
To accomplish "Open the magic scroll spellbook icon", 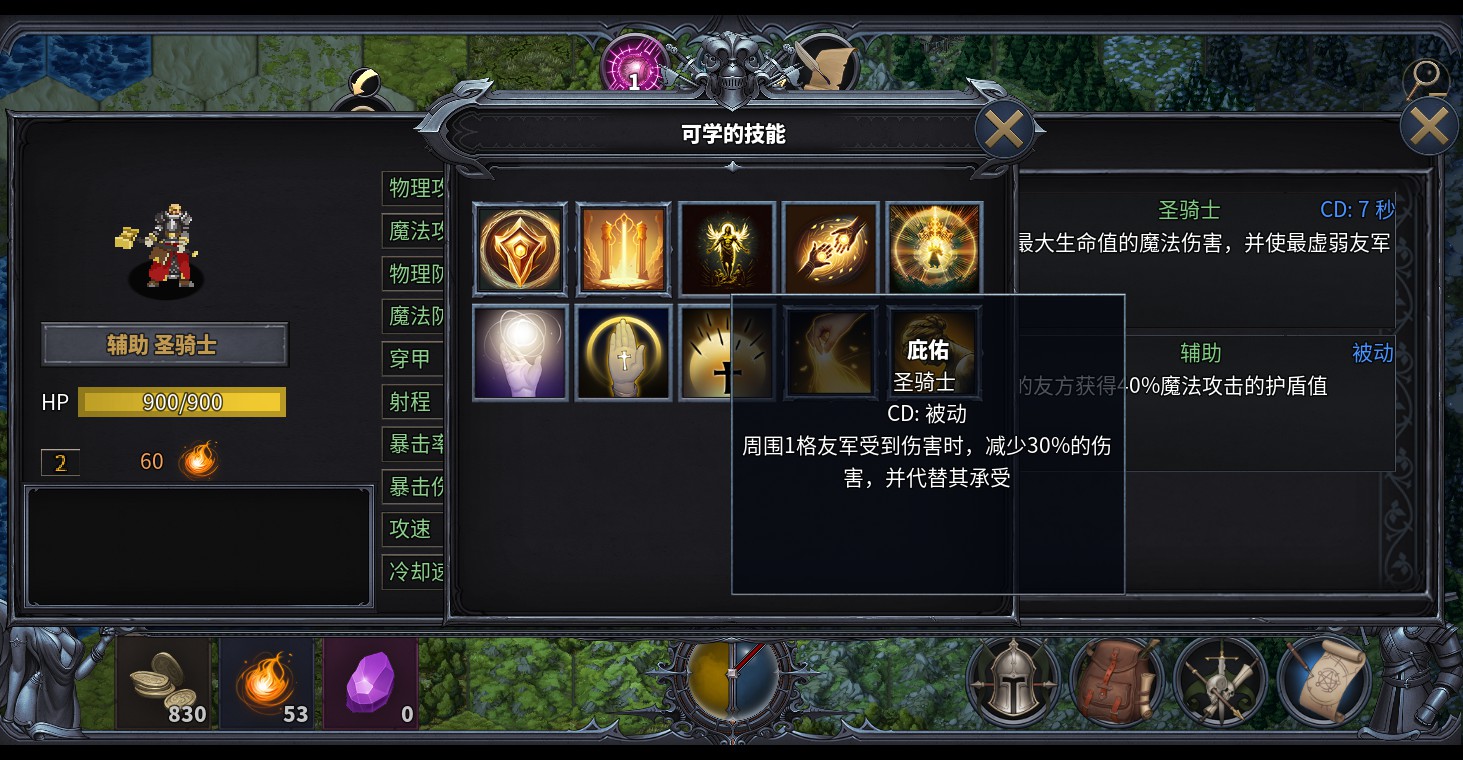I will click(x=1326, y=683).
